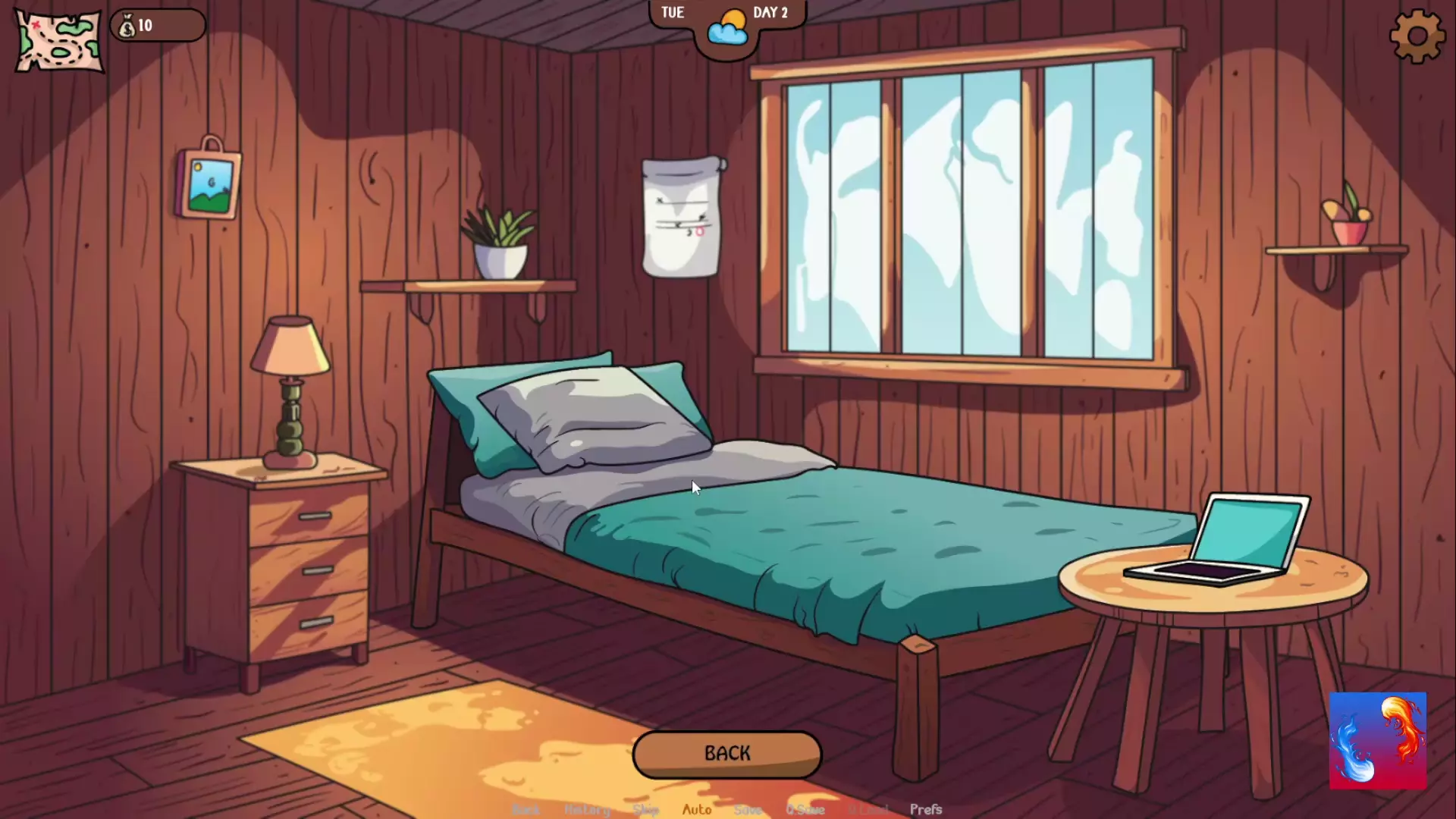
Task: Open the gear settings menu
Action: [x=1417, y=36]
